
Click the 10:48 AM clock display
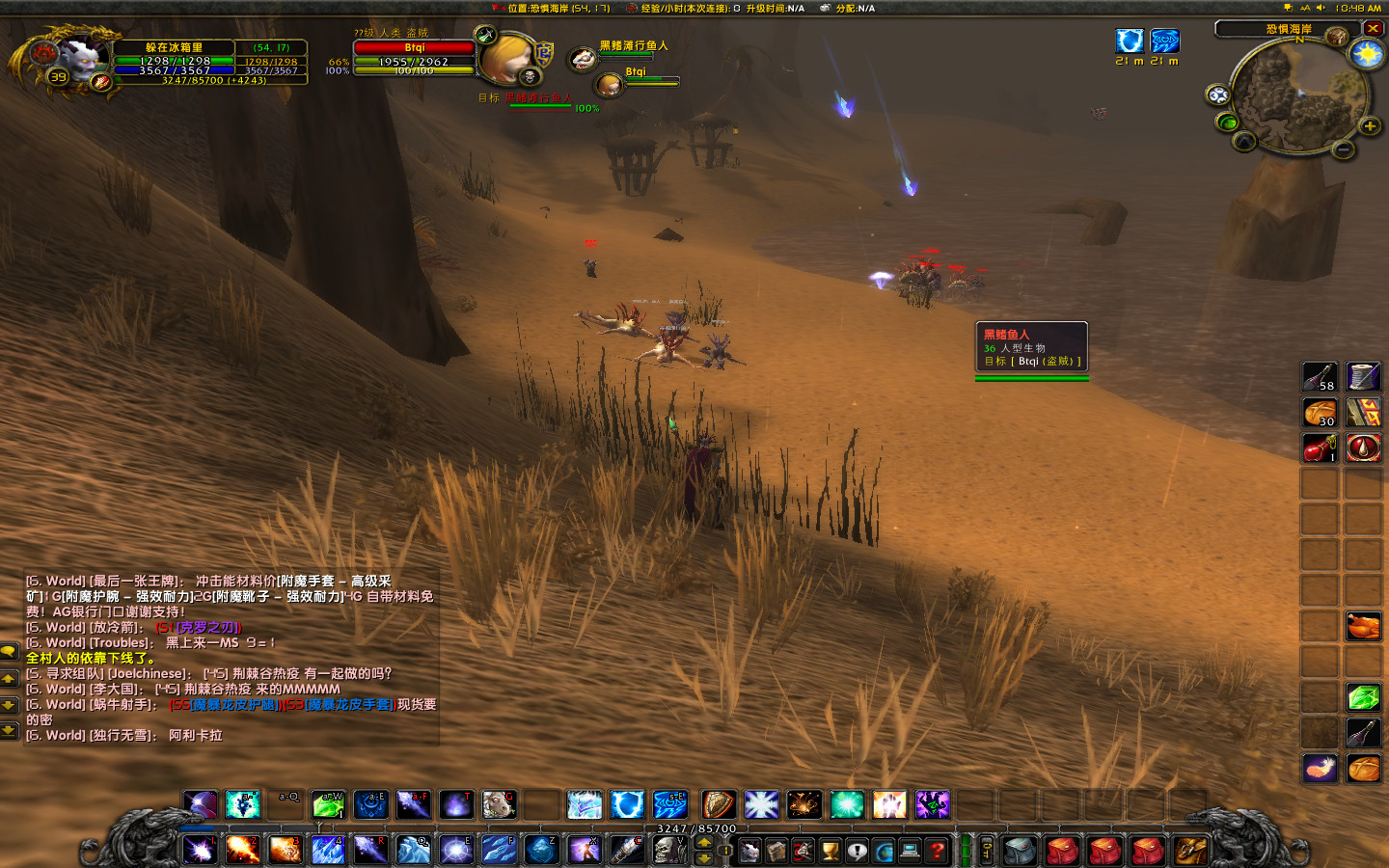pyautogui.click(x=1357, y=8)
